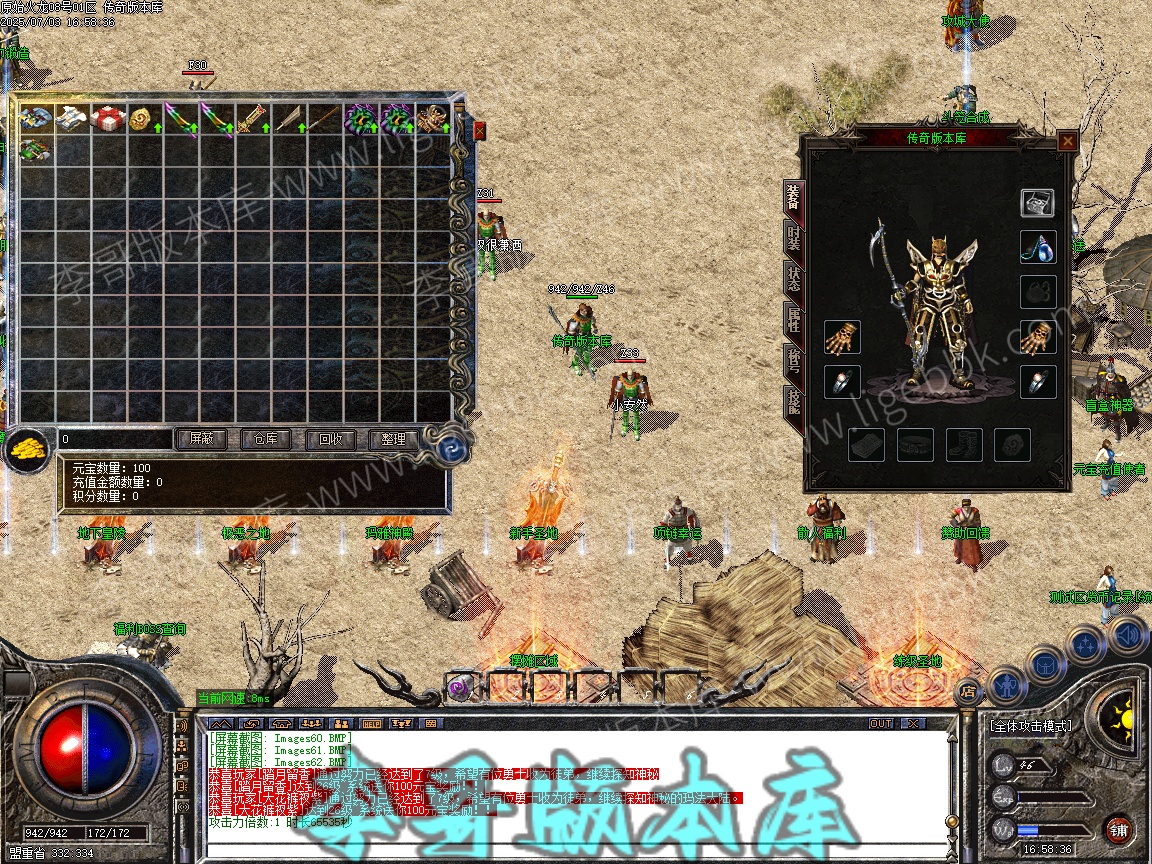The width and height of the screenshot is (1152, 864).
Task: Click the OUT button above the chat
Action: pos(880,723)
